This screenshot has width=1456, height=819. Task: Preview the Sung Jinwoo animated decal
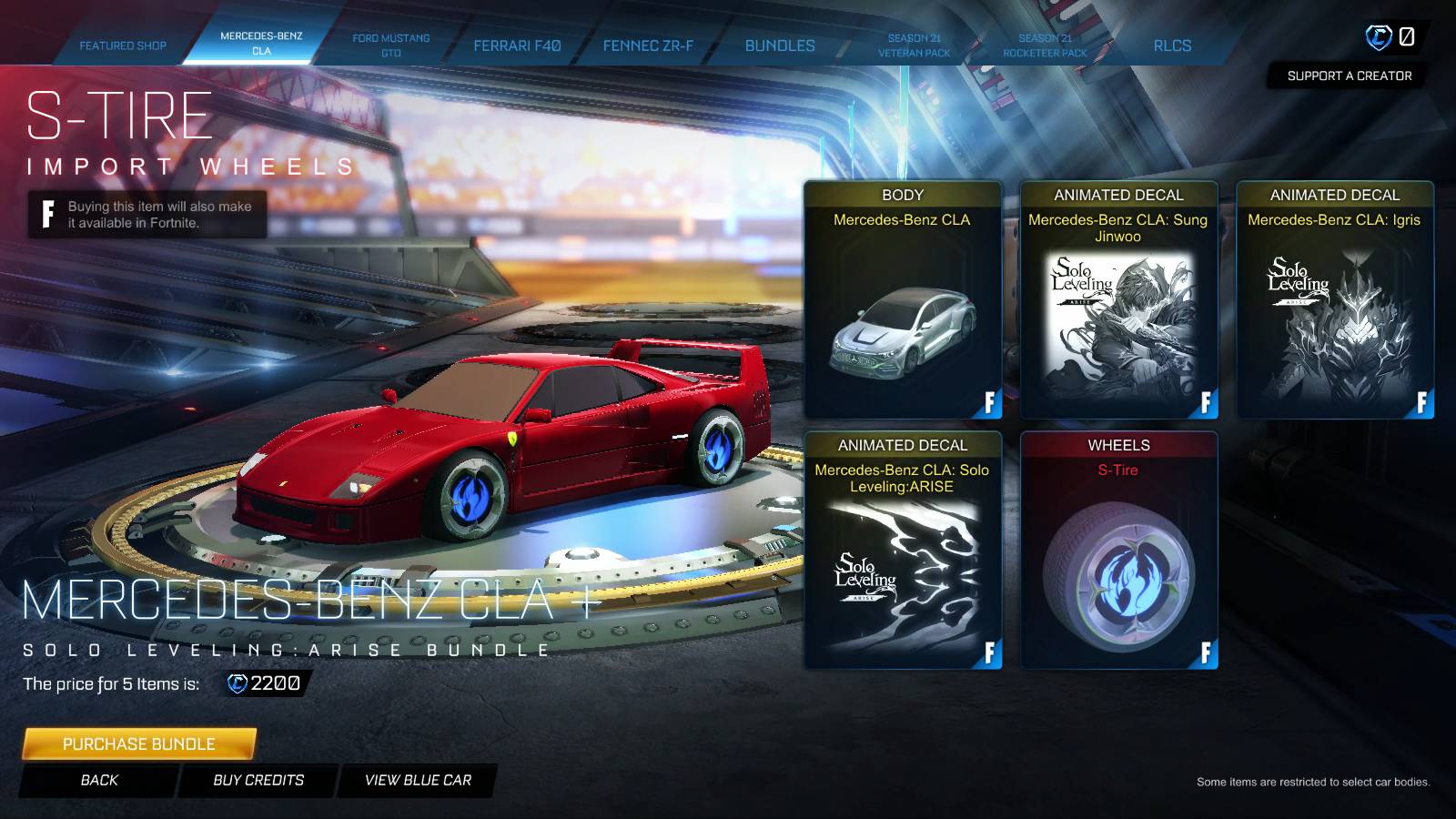(x=1118, y=300)
